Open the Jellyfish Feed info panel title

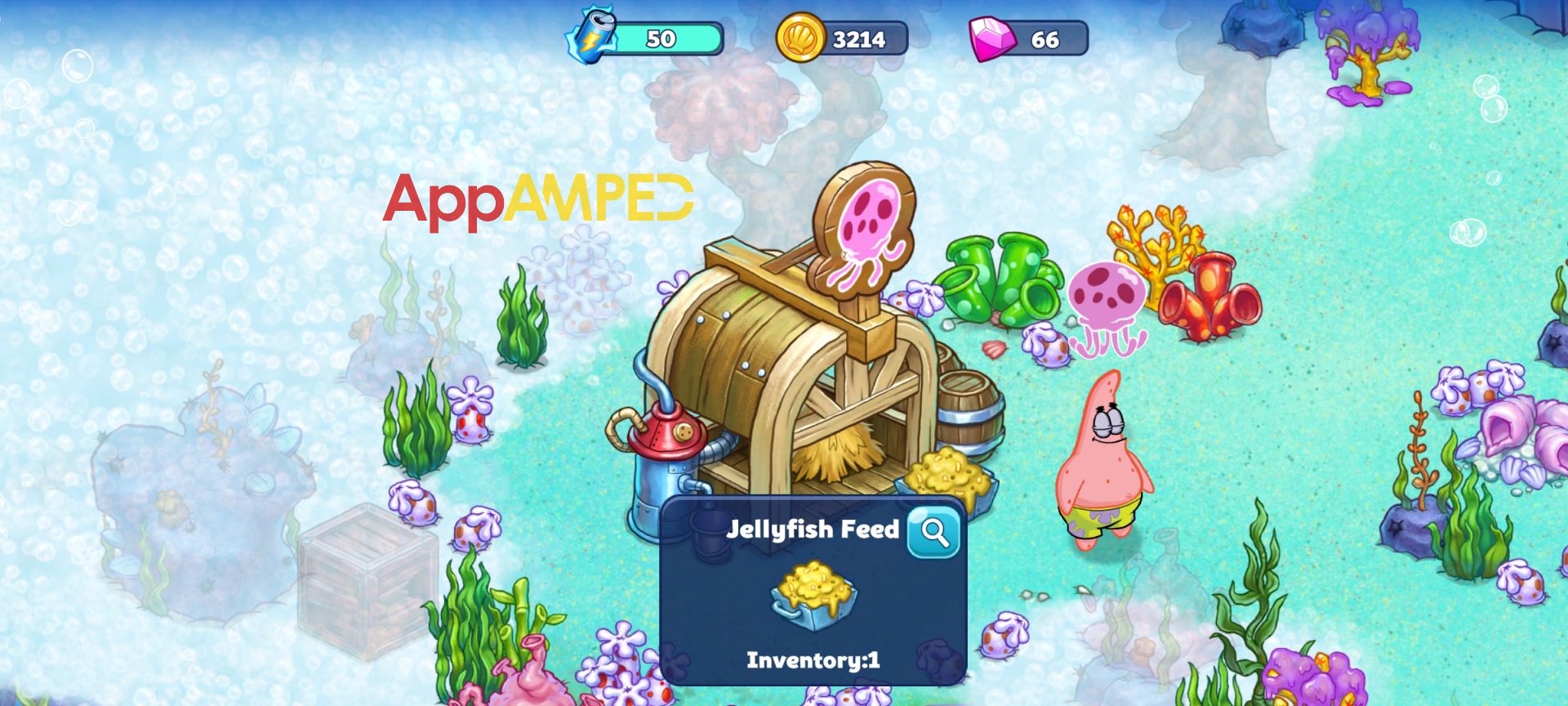pos(813,529)
